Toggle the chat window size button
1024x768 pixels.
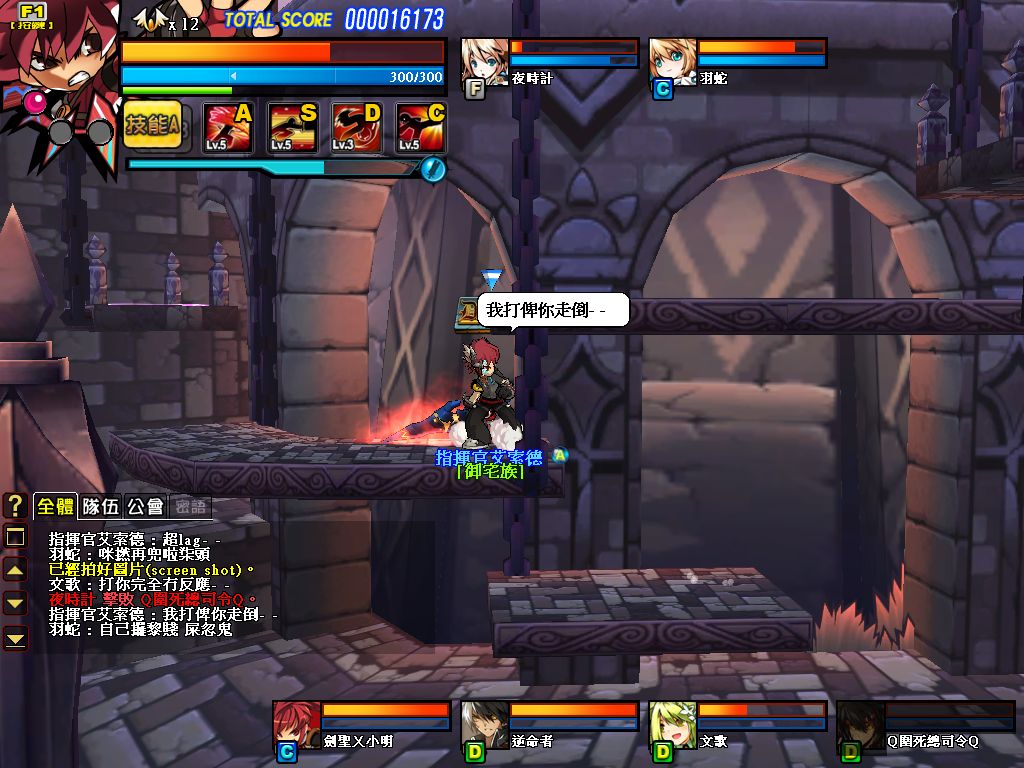tap(15, 537)
